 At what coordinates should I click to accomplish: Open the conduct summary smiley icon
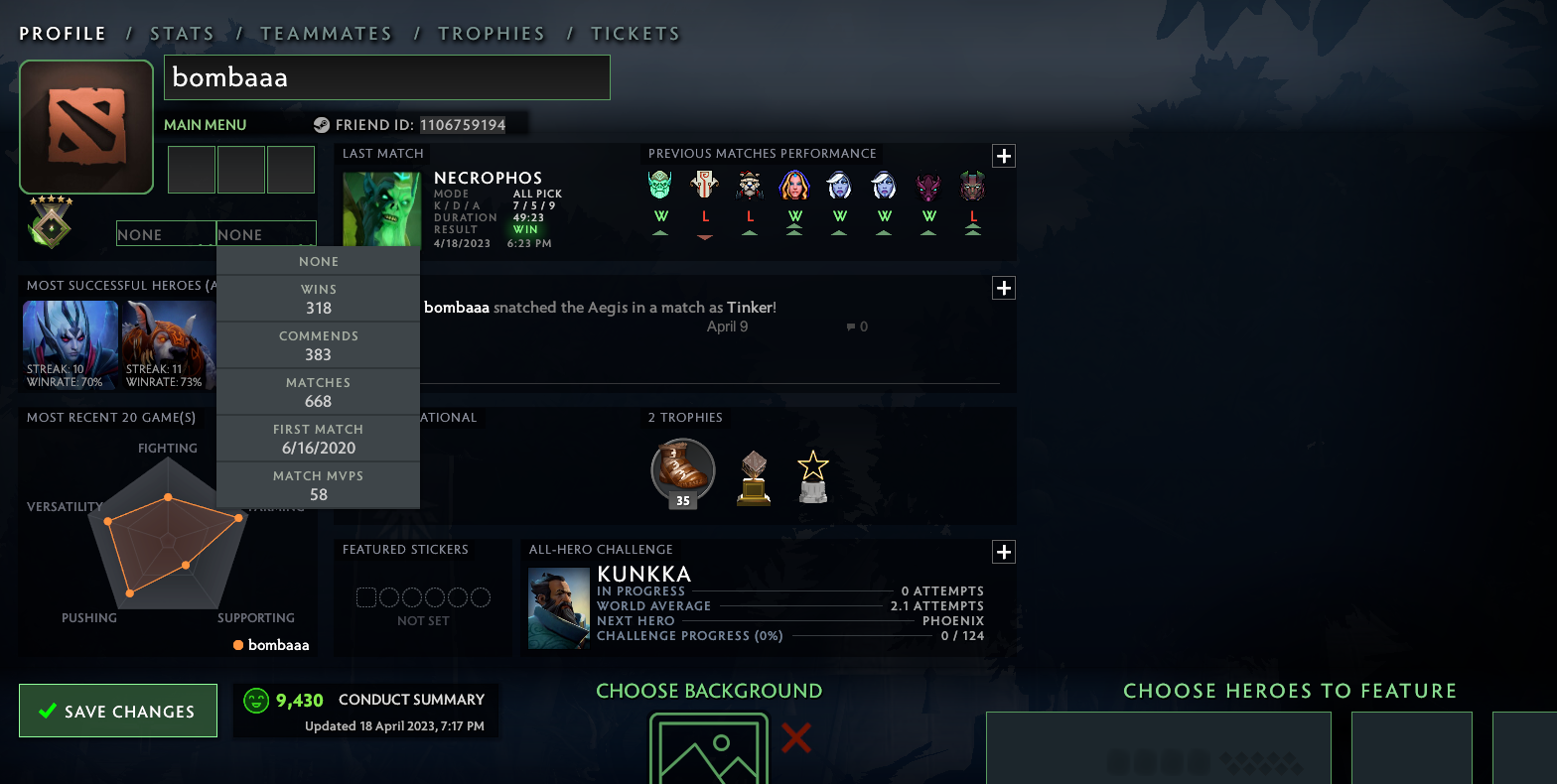(256, 700)
